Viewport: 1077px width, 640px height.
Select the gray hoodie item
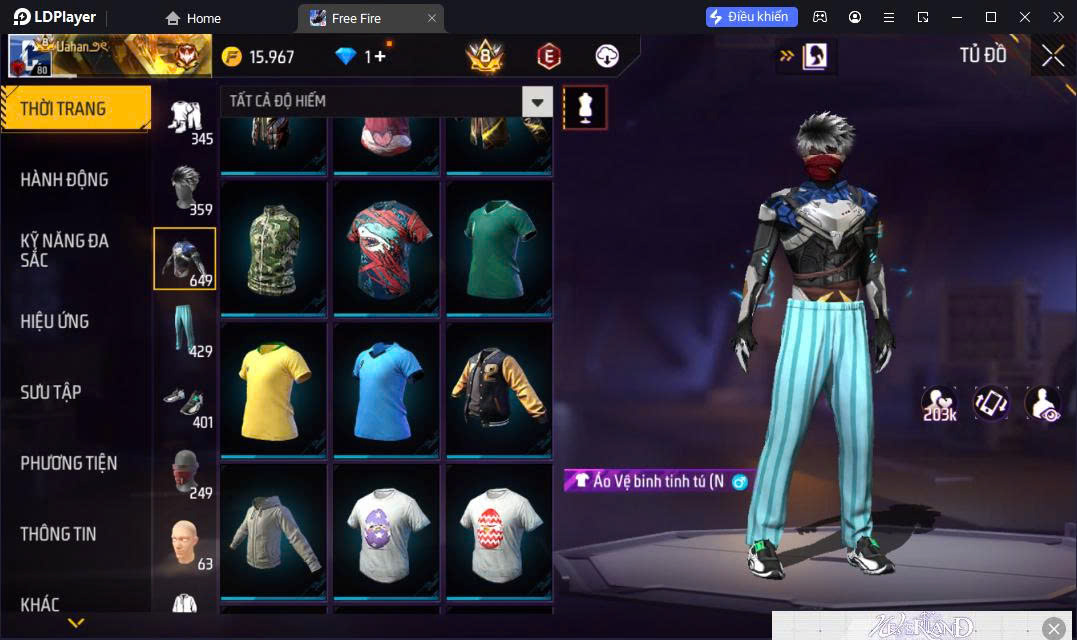pos(274,530)
